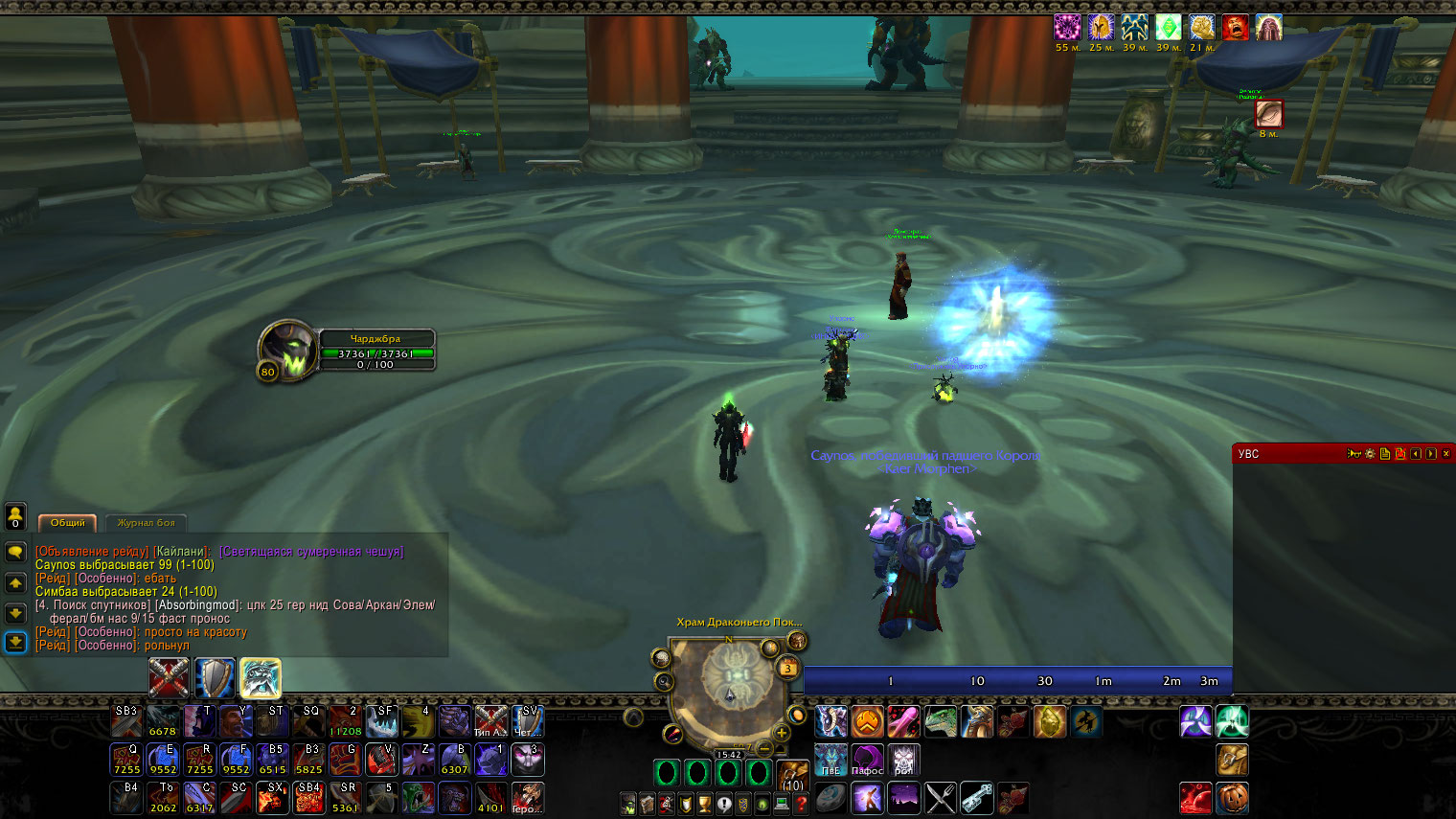Image resolution: width=1456 pixels, height=819 pixels.
Task: Click the Чарджбра player portrait
Action: [286, 350]
